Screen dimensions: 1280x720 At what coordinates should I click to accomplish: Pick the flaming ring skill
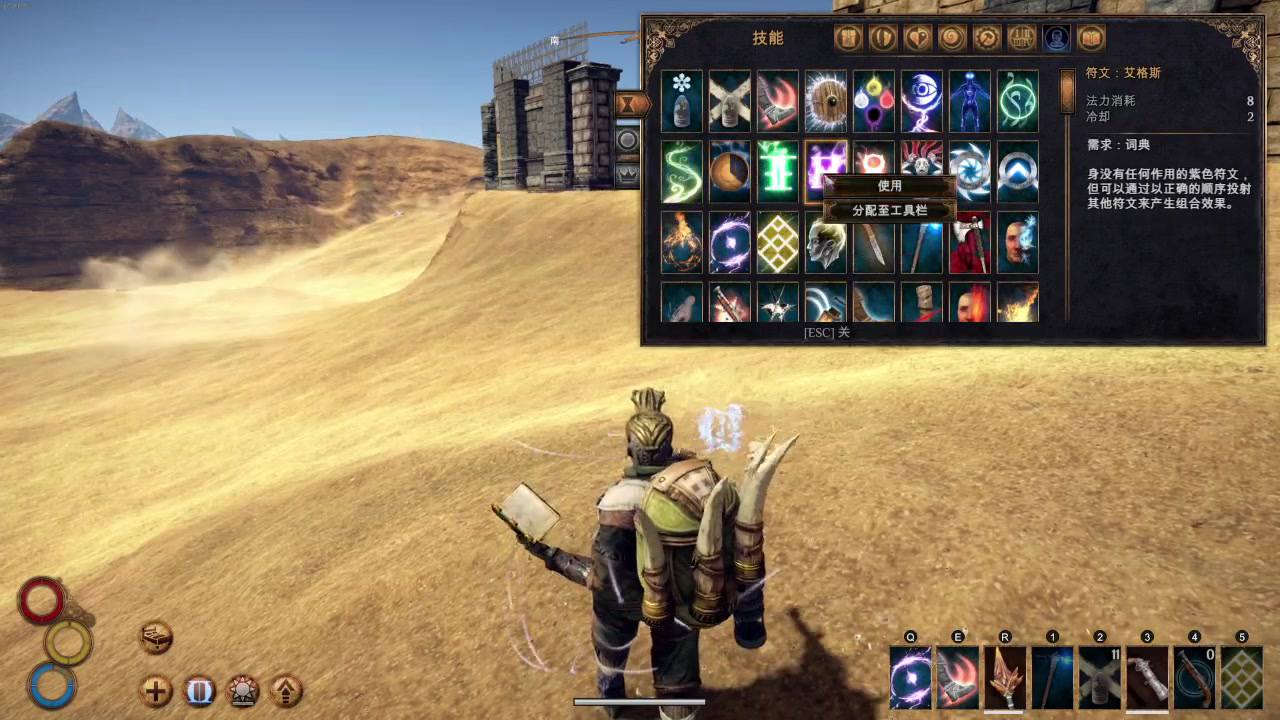pyautogui.click(x=682, y=242)
